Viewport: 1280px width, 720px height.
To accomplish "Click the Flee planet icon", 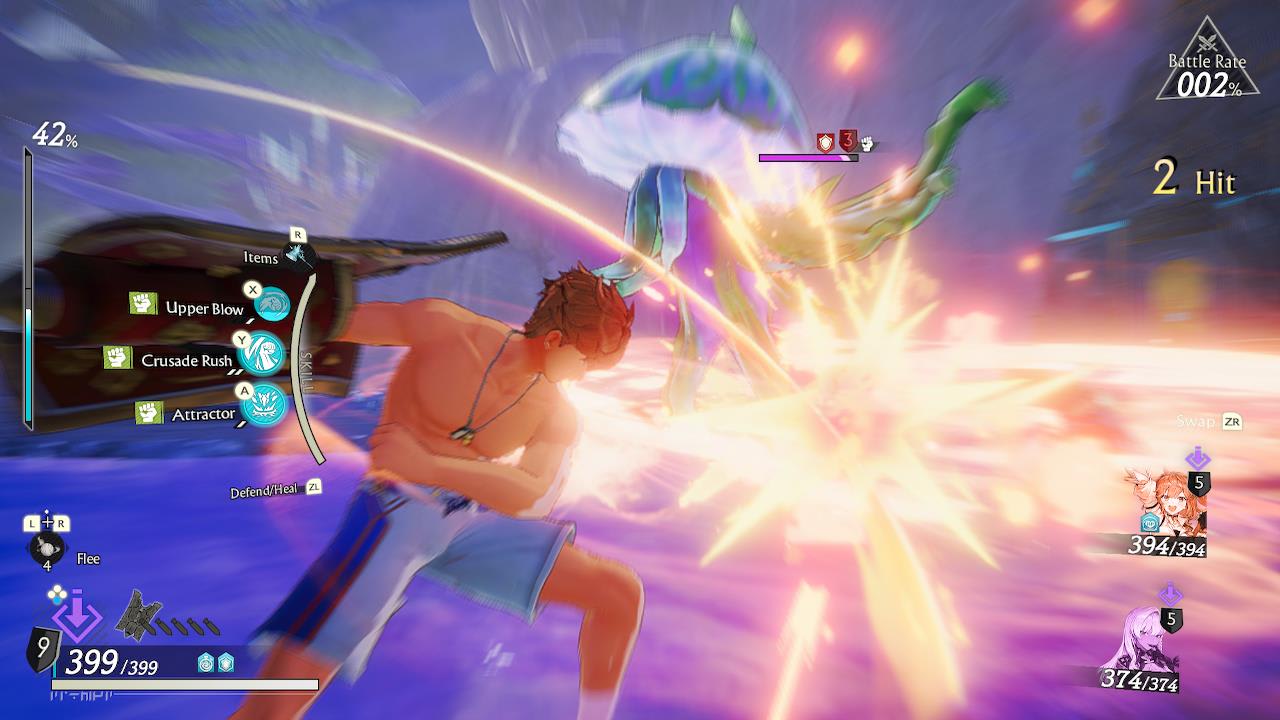I will point(45,548).
